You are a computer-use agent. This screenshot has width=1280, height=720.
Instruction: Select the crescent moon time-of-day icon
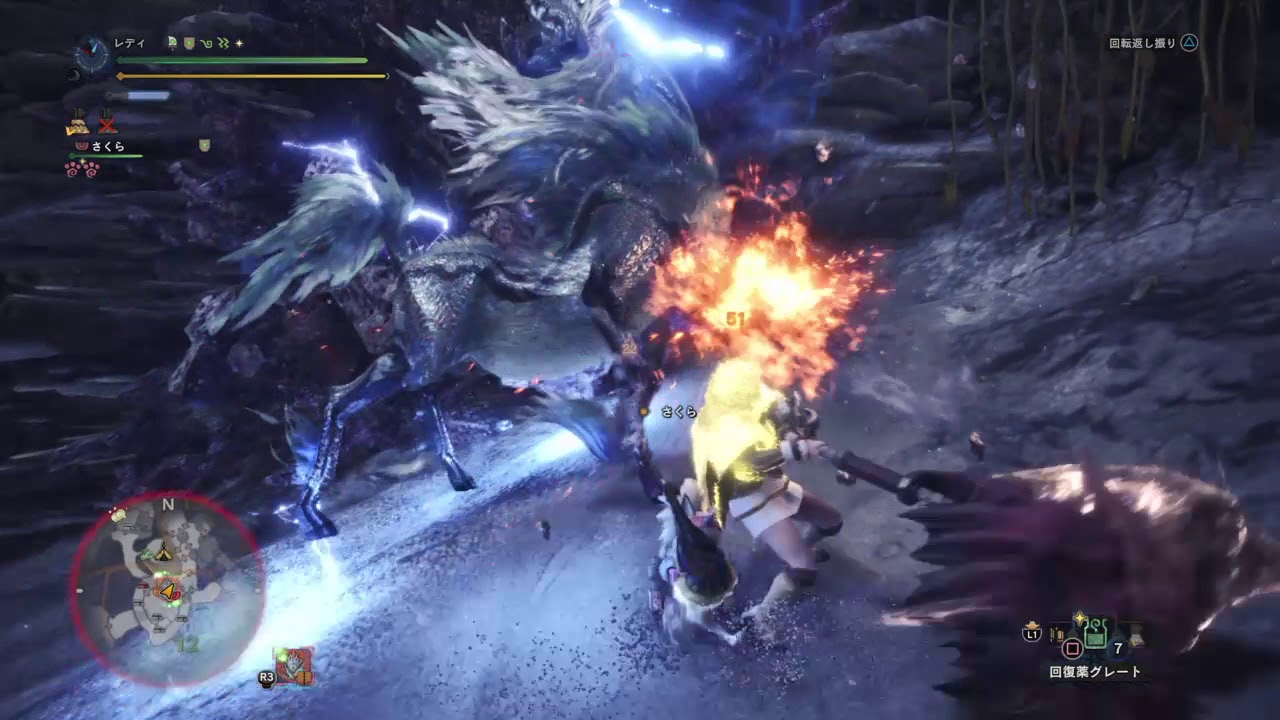tap(71, 73)
